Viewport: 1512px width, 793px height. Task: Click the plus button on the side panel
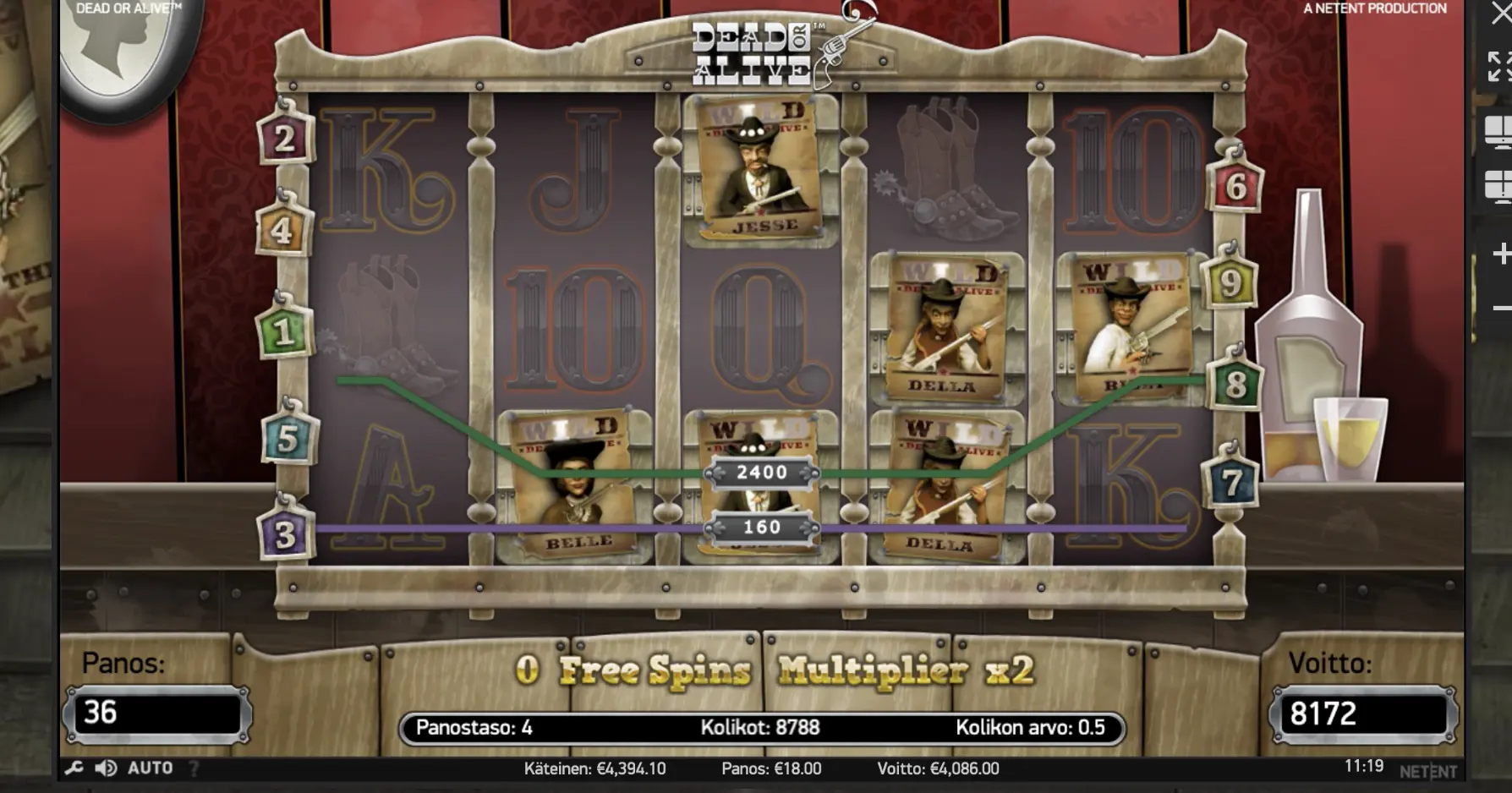(1502, 254)
